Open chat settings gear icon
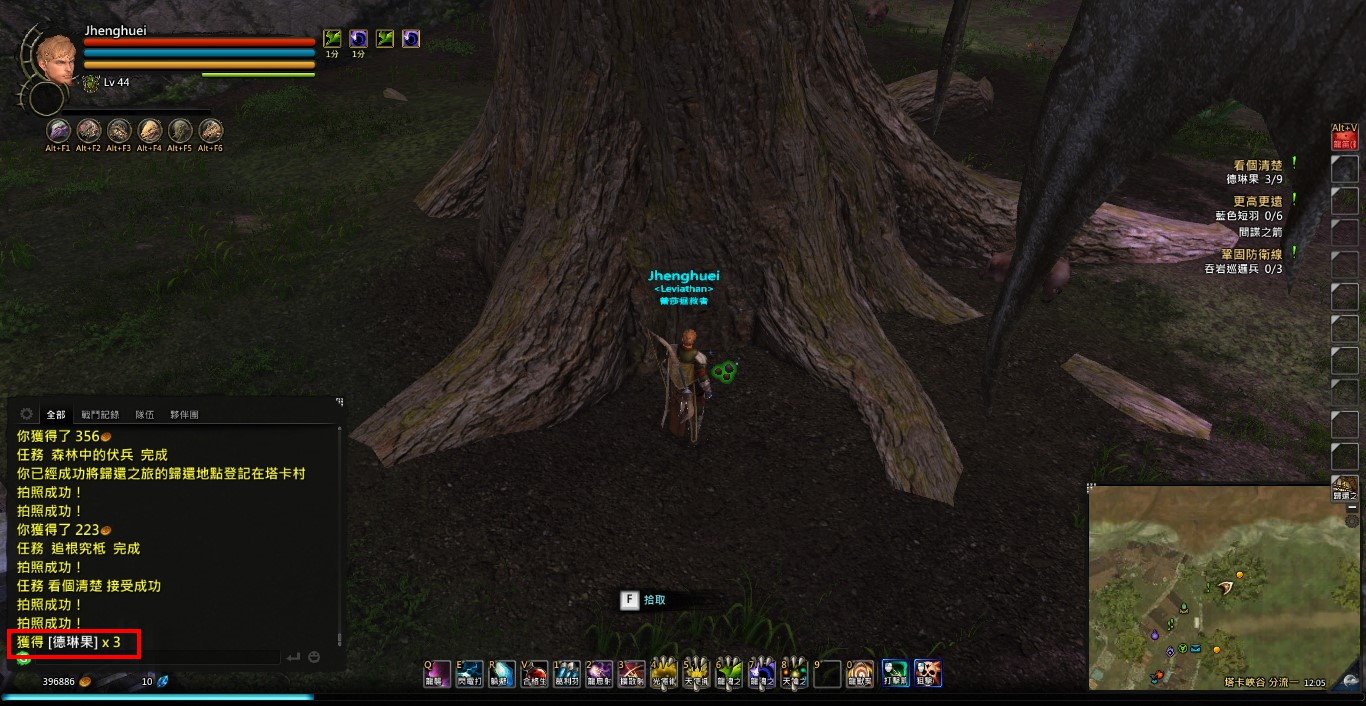Image resolution: width=1366 pixels, height=706 pixels. (26, 414)
